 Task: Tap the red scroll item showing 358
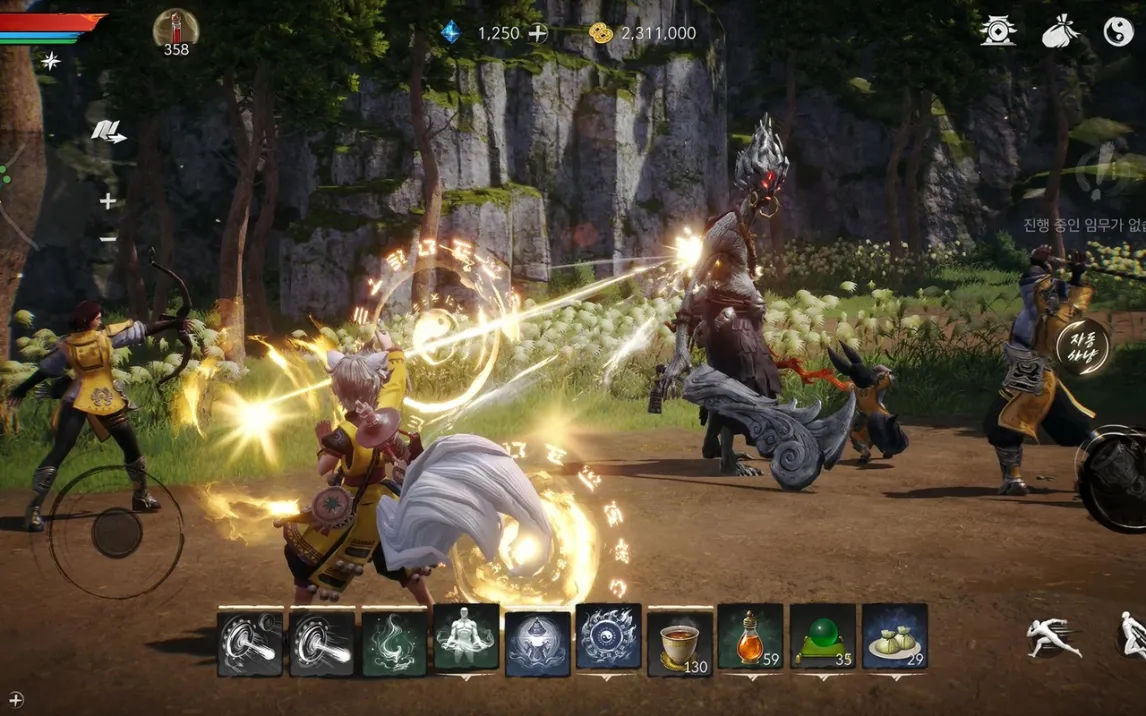click(x=176, y=30)
